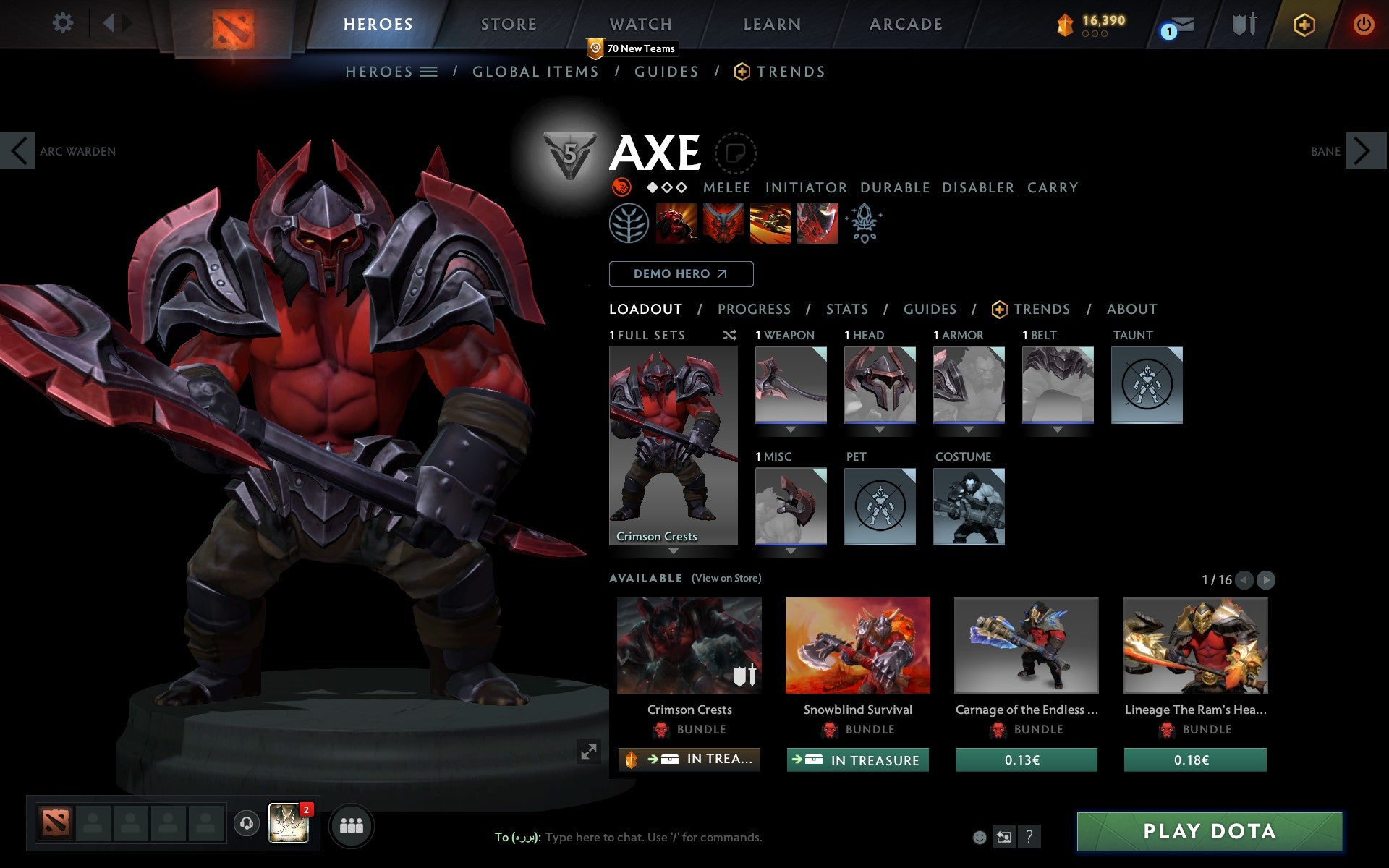Switch to the STATS tab
Viewport: 1389px width, 868px height.
(846, 309)
